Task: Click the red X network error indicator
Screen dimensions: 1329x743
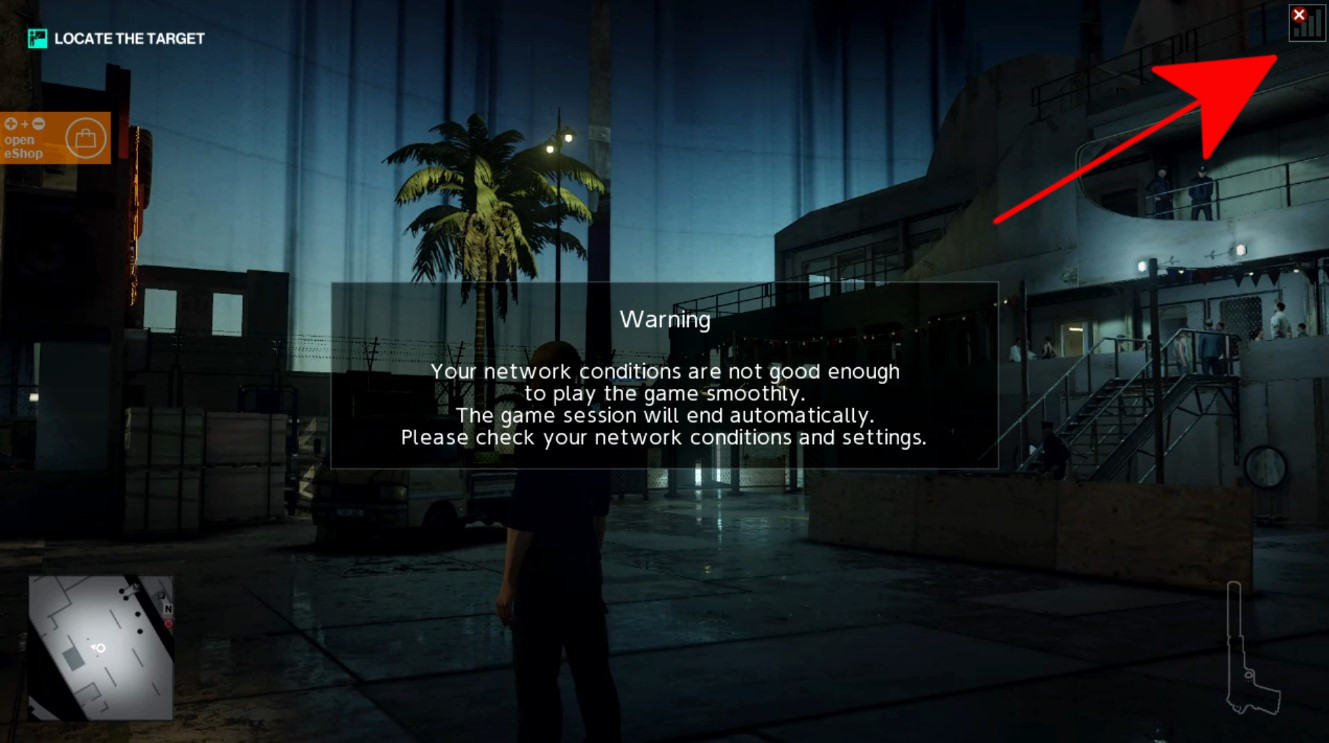Action: (x=1298, y=14)
